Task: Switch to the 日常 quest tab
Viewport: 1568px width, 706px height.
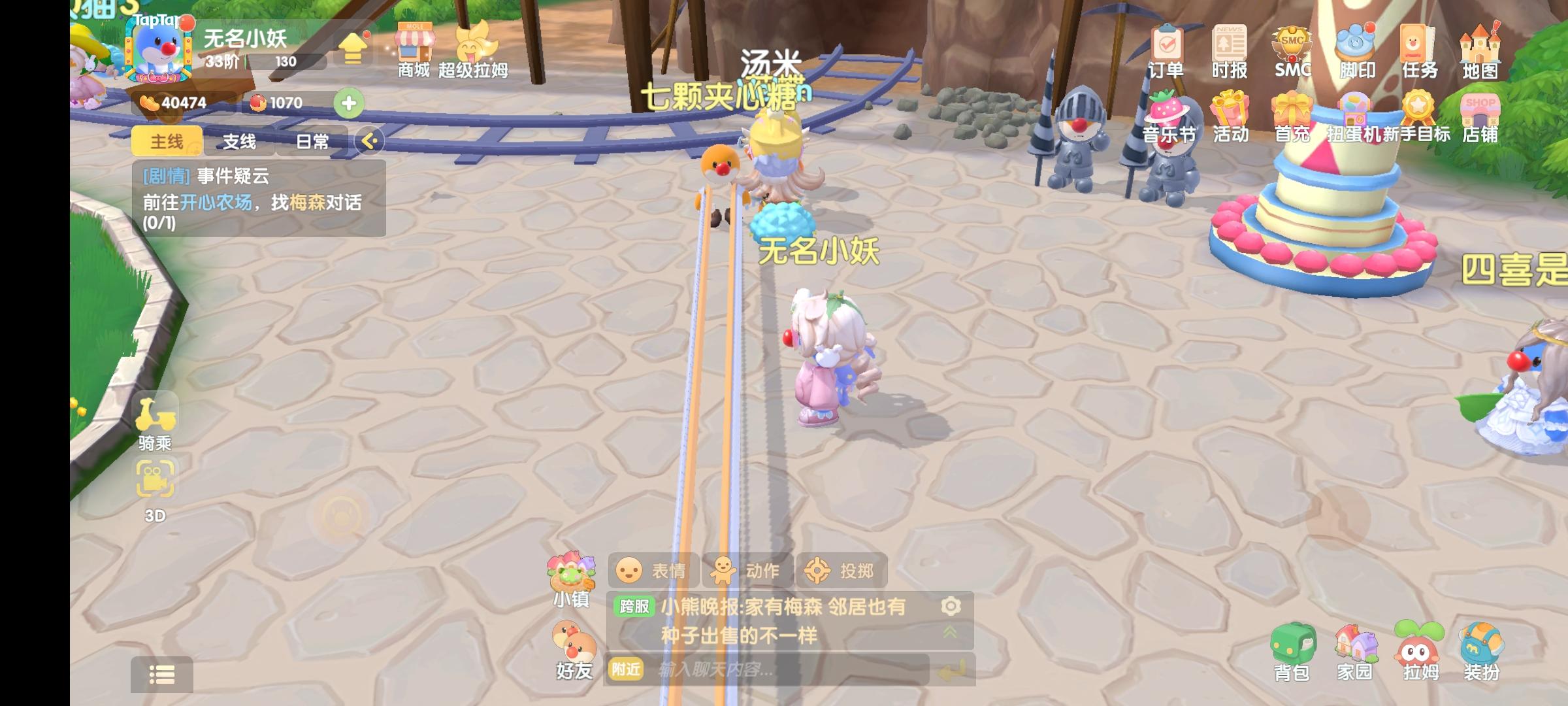Action: [312, 141]
